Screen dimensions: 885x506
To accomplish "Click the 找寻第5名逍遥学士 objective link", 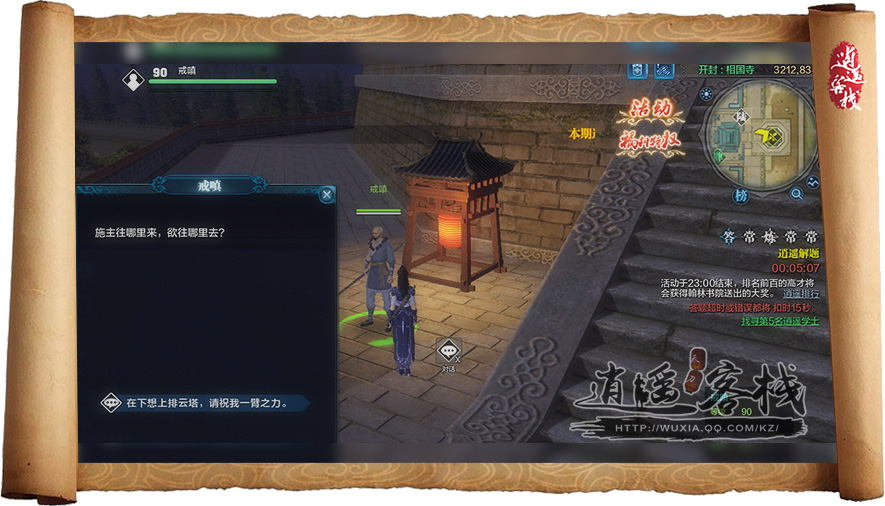I will click(x=779, y=322).
